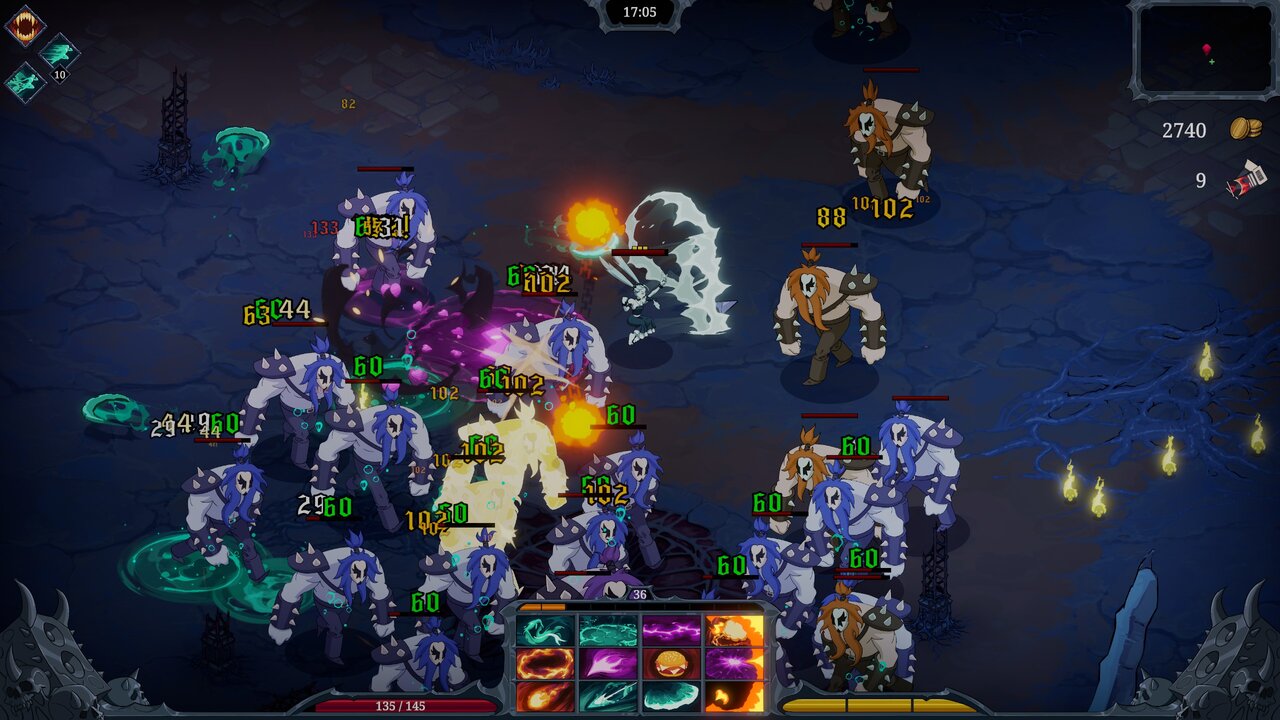Activate the purple starburst skill
The image size is (1280, 720).
[734, 663]
